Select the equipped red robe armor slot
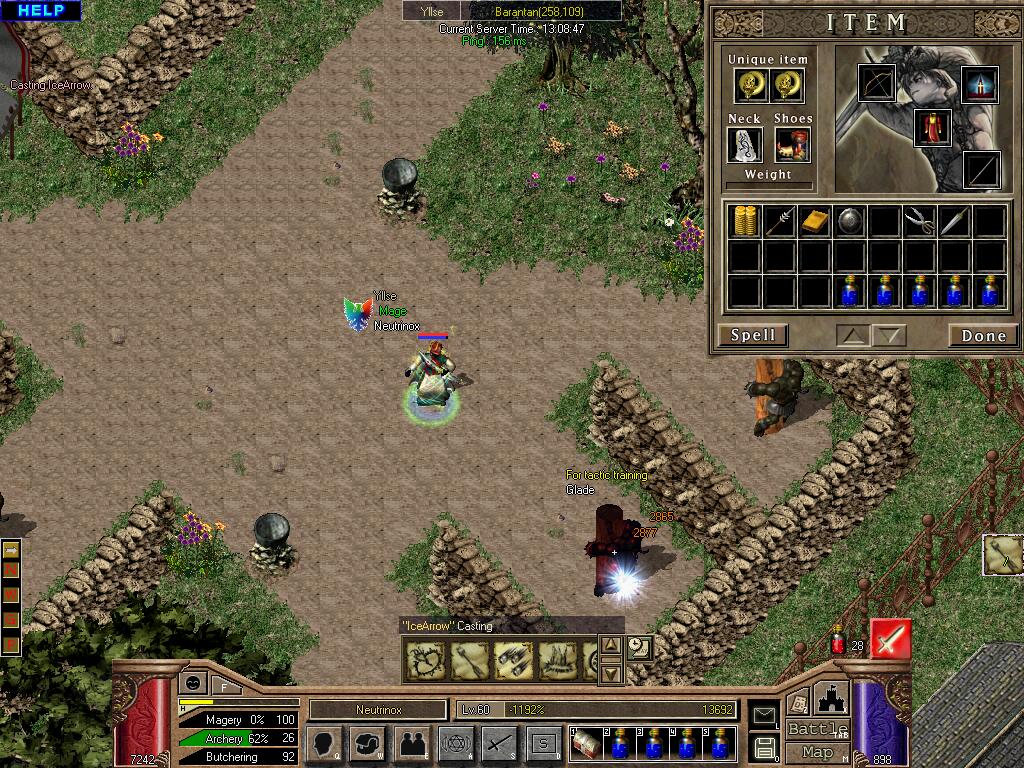This screenshot has width=1024, height=768. pos(932,129)
